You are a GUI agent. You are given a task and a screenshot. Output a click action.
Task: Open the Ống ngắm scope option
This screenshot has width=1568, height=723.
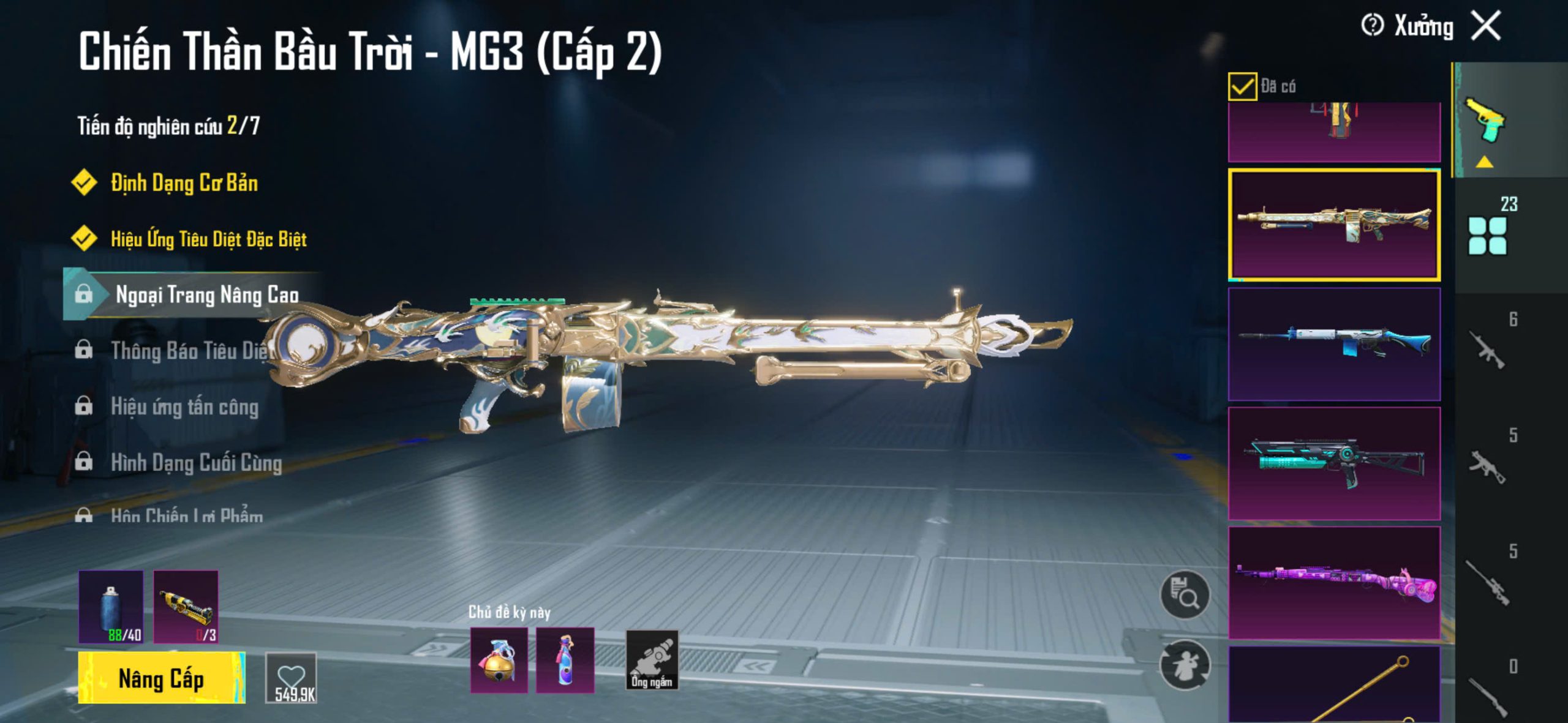(x=652, y=661)
